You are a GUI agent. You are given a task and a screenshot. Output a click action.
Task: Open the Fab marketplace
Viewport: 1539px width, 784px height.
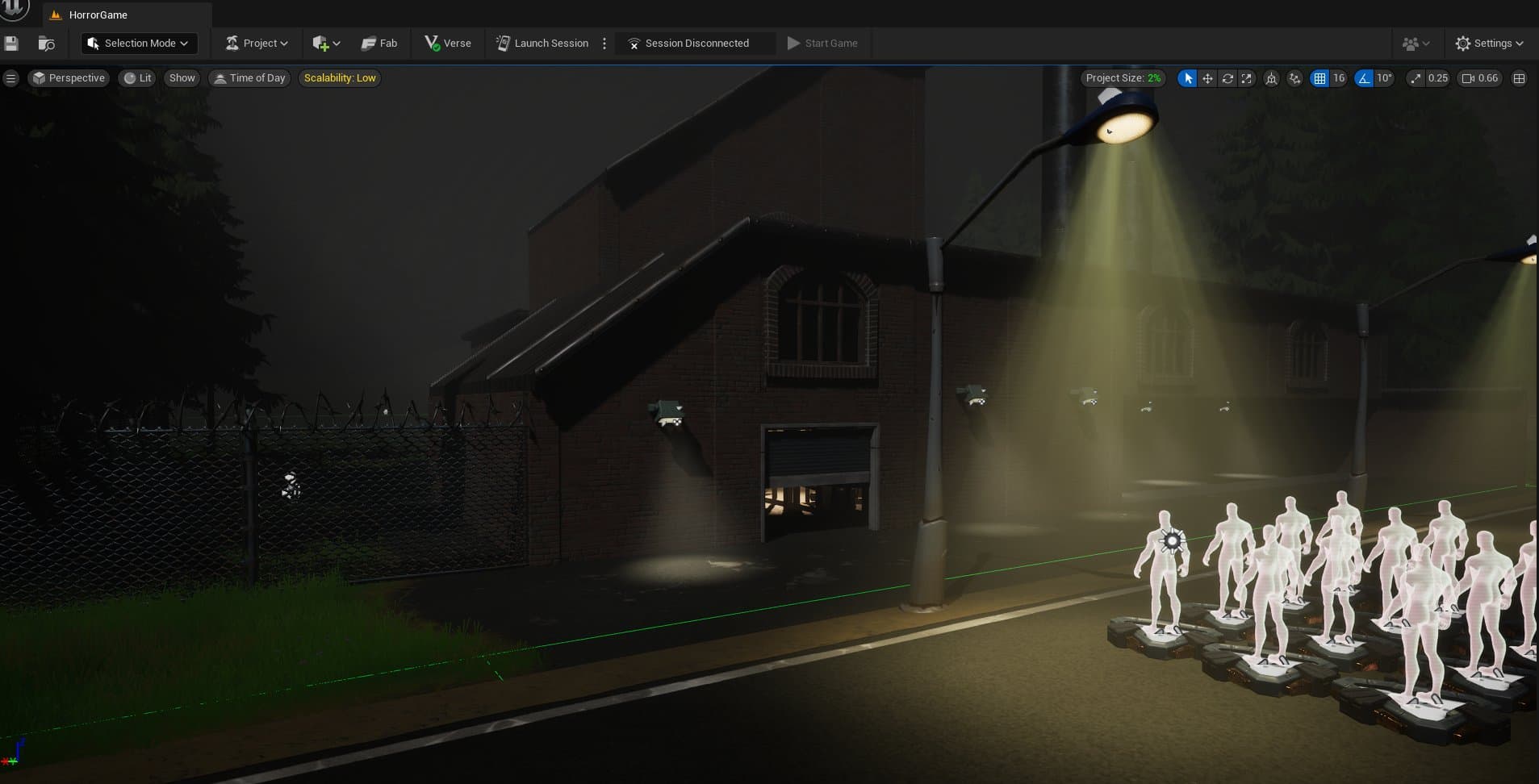[x=379, y=43]
